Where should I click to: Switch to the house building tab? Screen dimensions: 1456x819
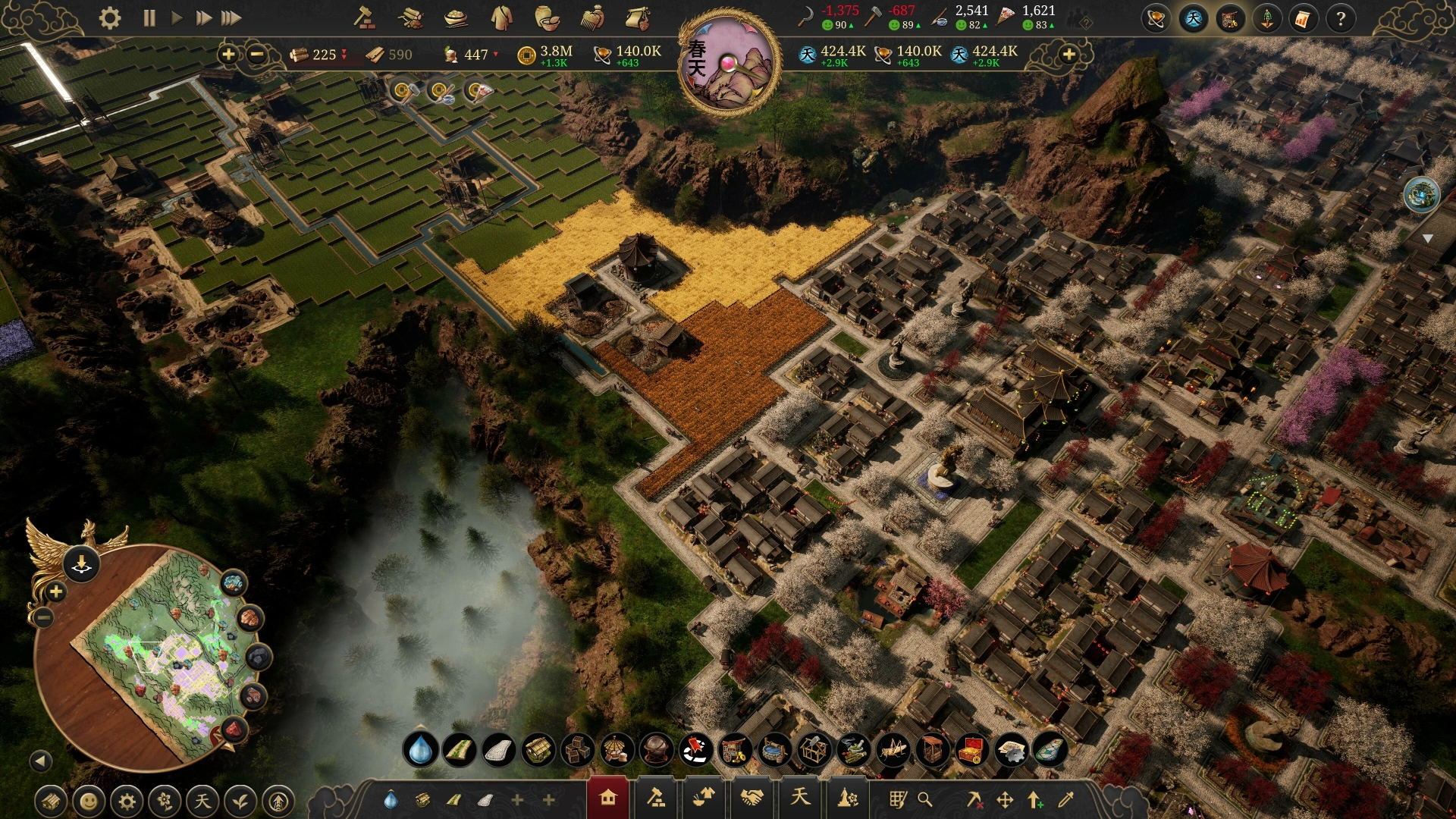[607, 799]
